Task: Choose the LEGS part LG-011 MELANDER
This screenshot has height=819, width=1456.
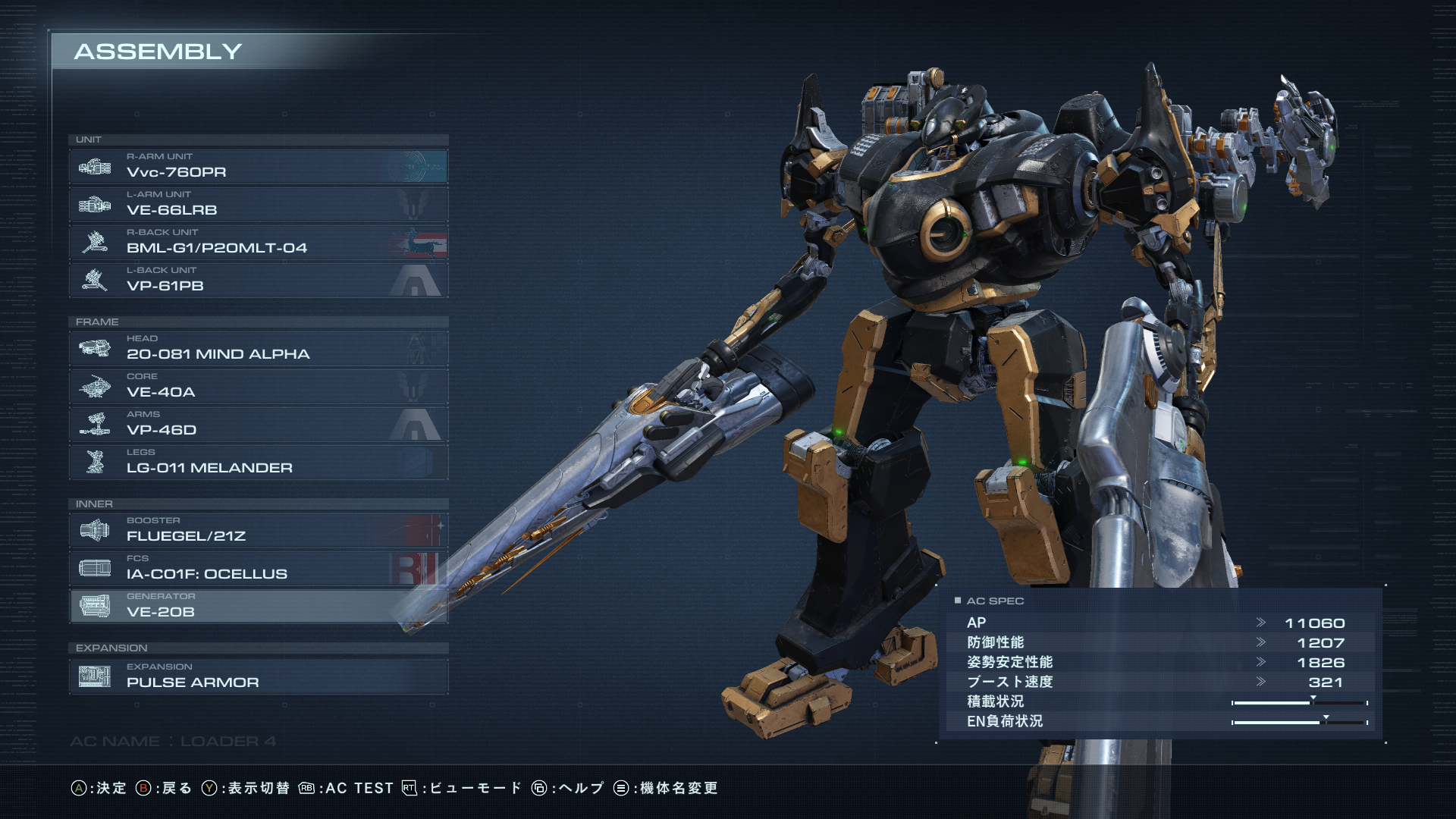Action: click(x=258, y=462)
